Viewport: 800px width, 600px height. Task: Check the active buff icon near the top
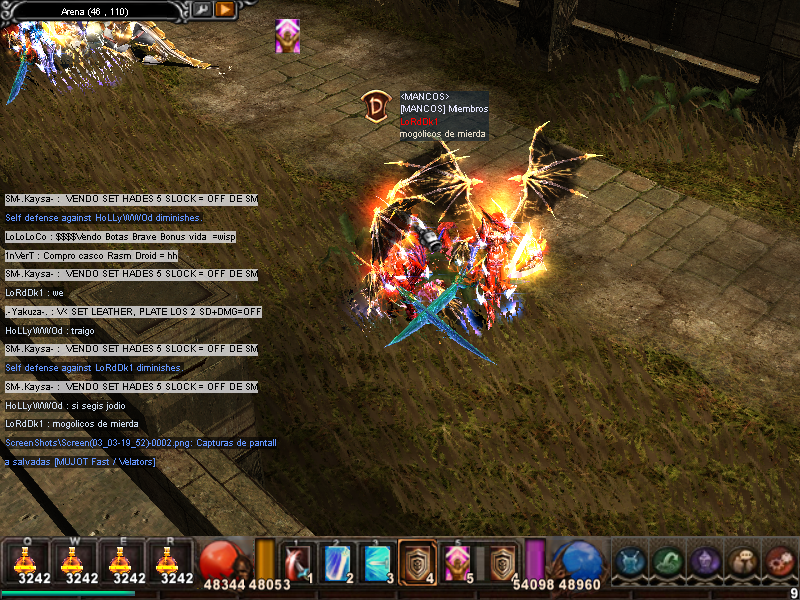coord(287,36)
